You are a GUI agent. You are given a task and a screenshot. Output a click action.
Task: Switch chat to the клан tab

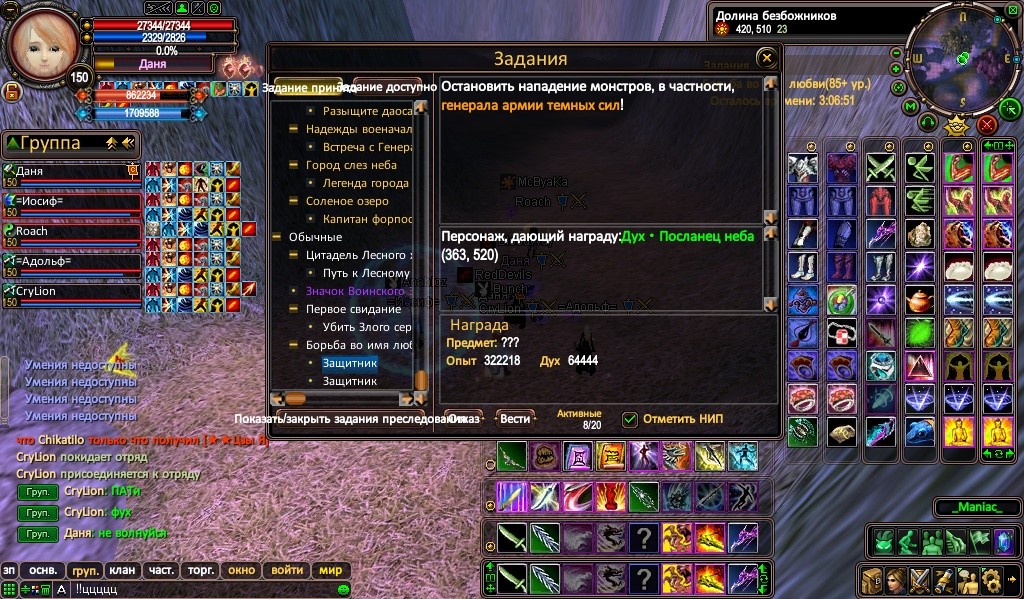coord(122,570)
